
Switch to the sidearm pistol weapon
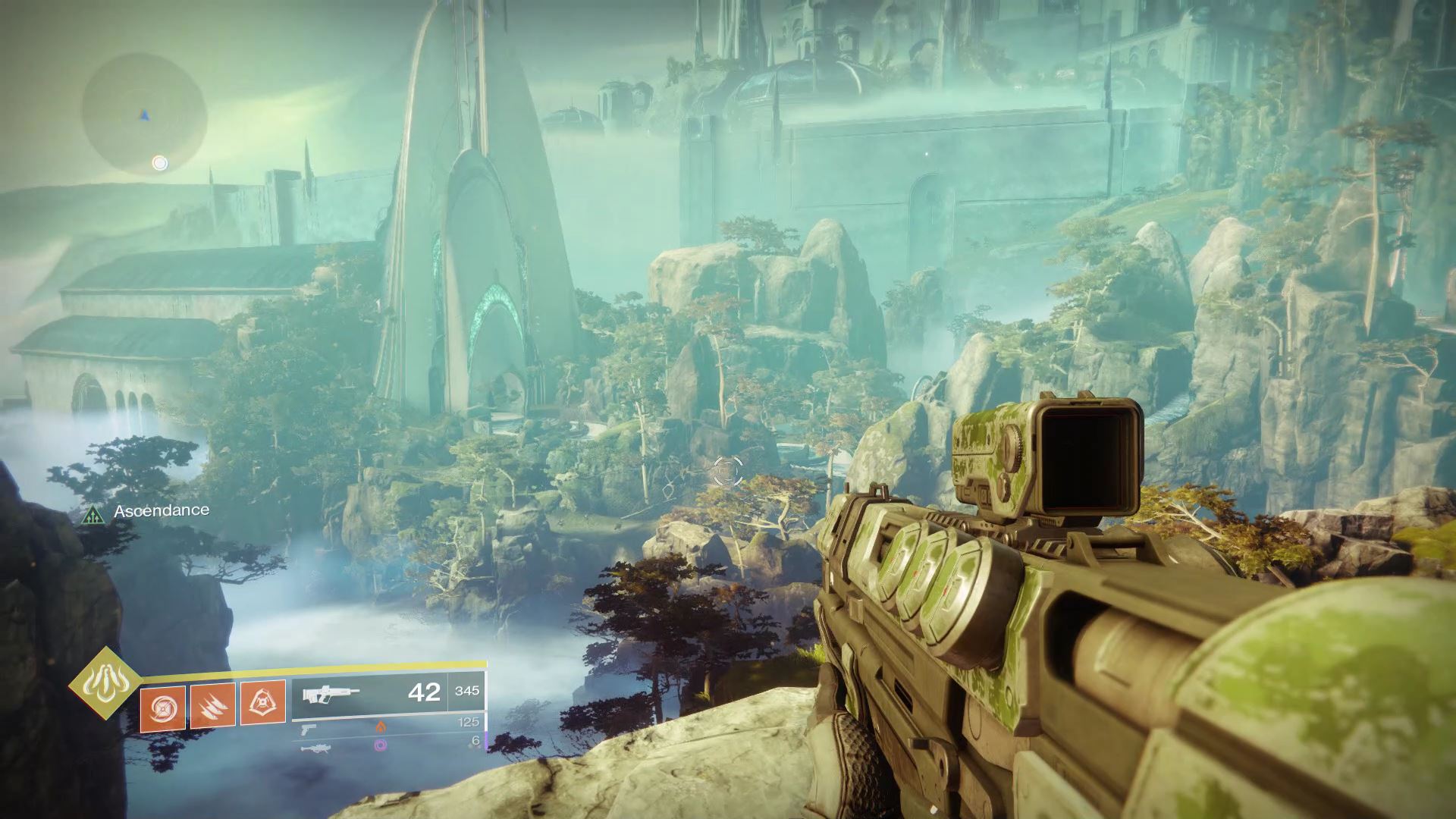pyautogui.click(x=308, y=728)
